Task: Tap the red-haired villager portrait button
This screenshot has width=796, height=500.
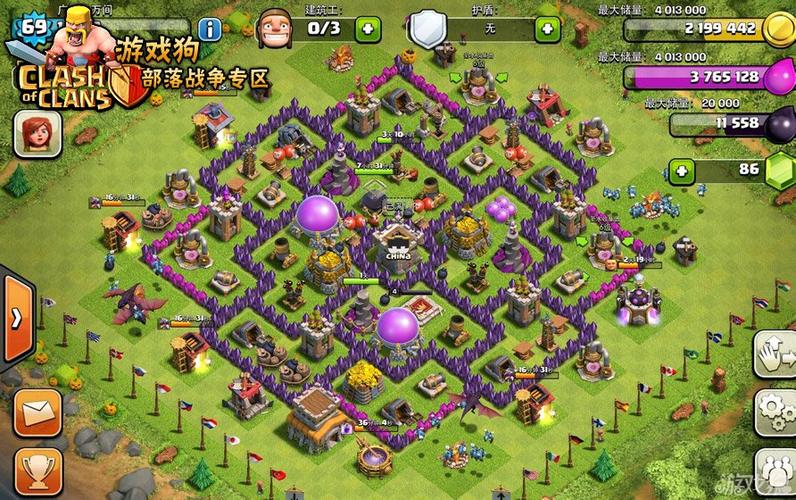Action: (37, 133)
